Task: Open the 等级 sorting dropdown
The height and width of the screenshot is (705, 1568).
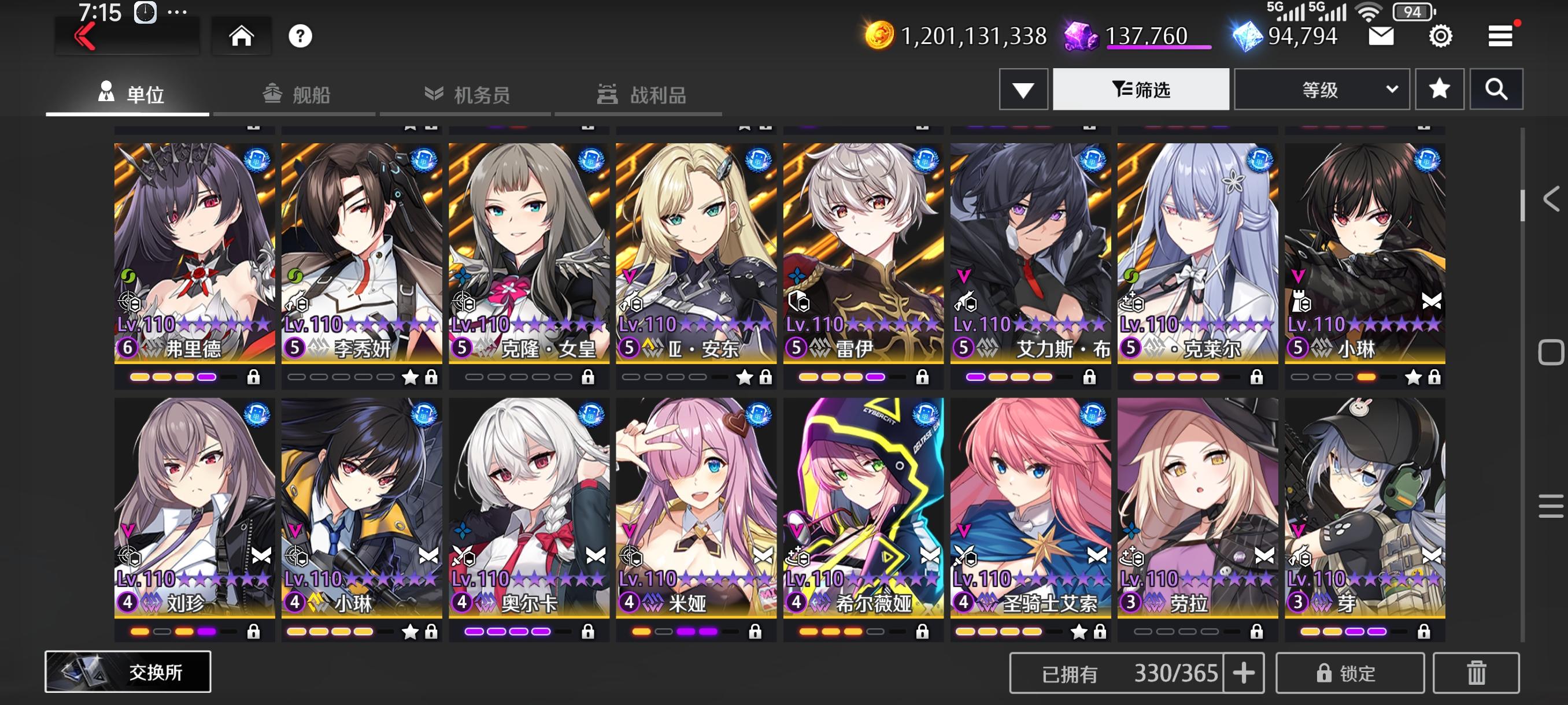Action: (x=1321, y=89)
